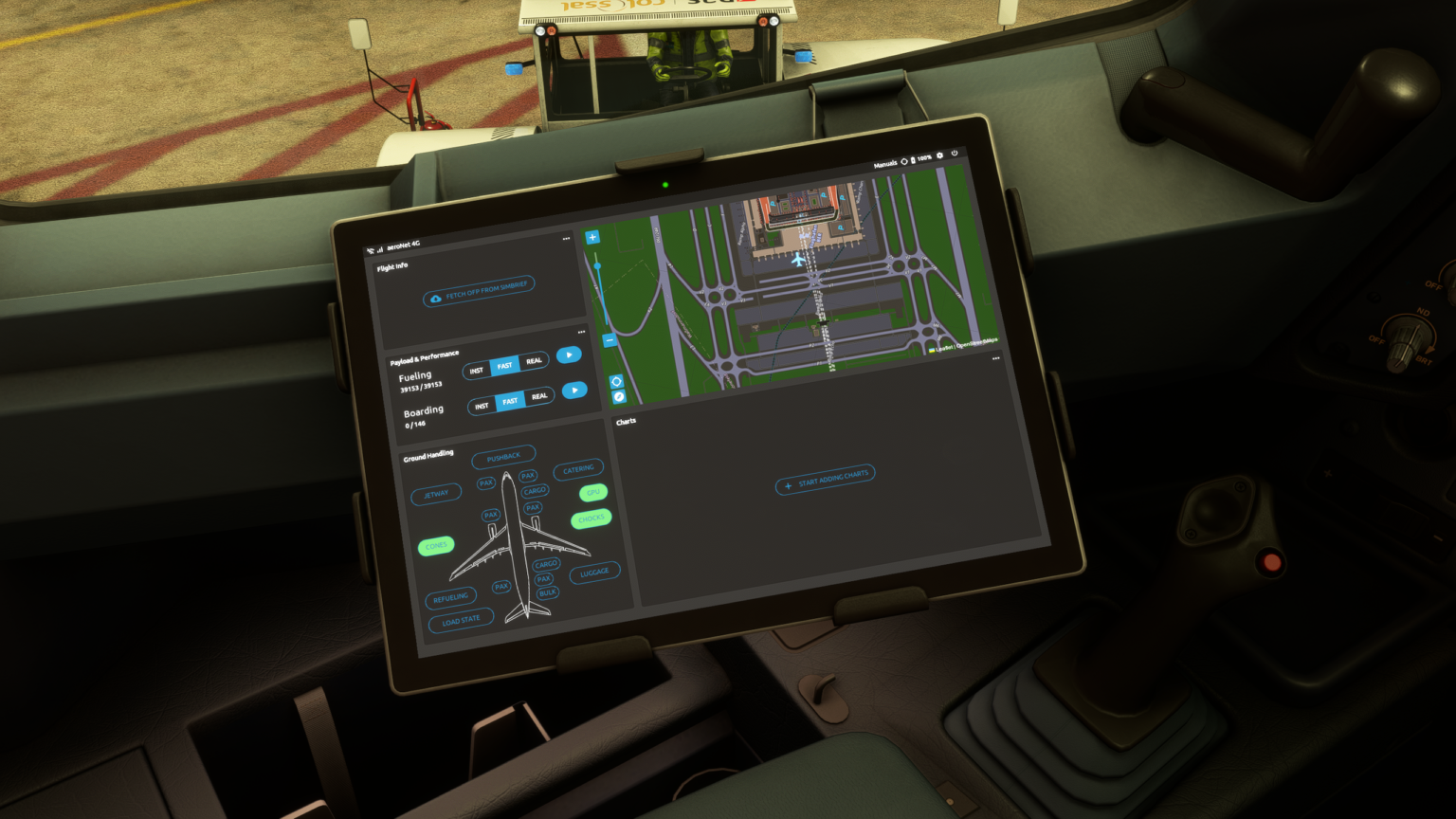Disconnect the GPU

coord(593,491)
